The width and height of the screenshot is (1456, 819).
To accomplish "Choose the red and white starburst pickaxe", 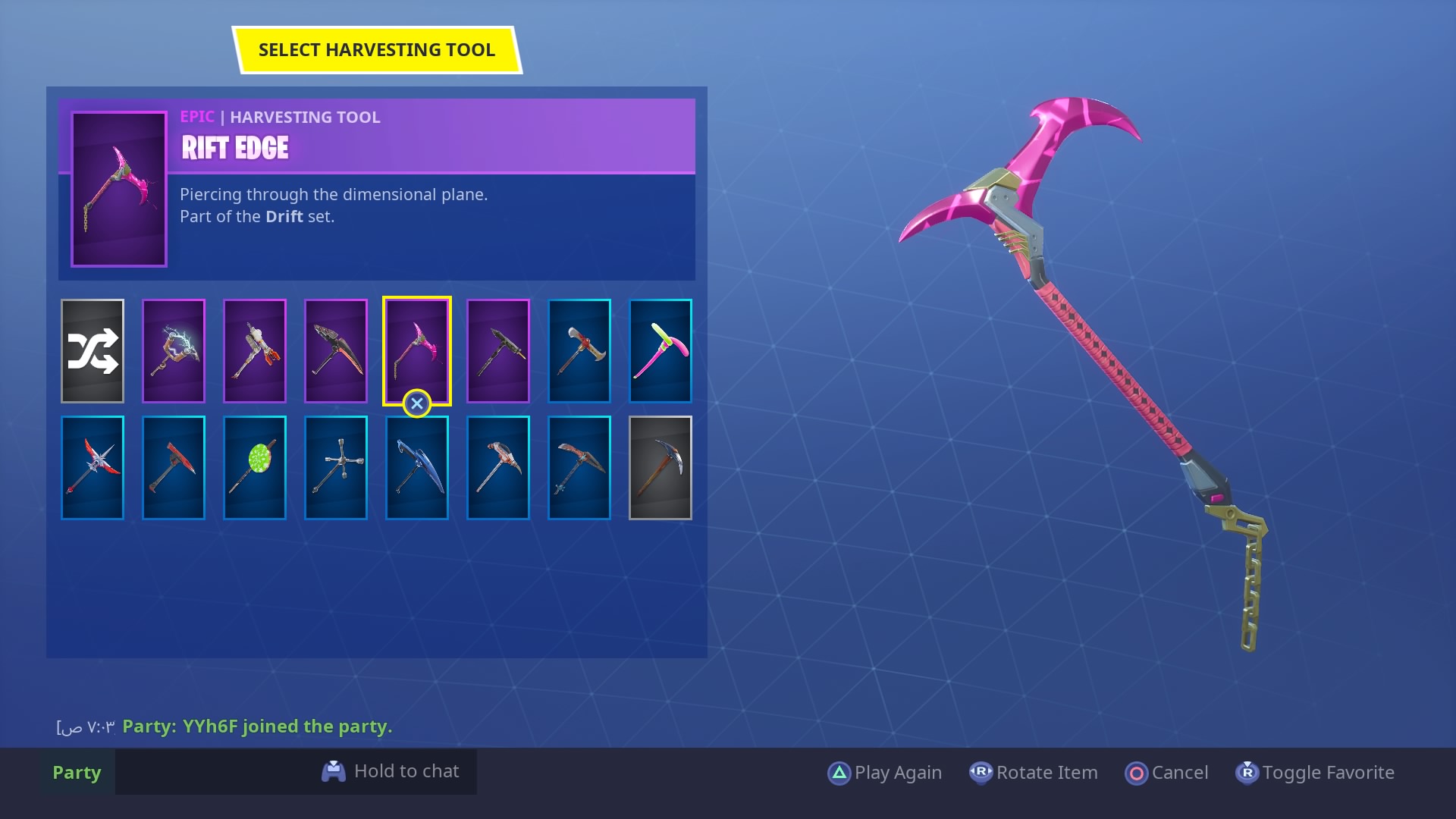I will pos(93,467).
